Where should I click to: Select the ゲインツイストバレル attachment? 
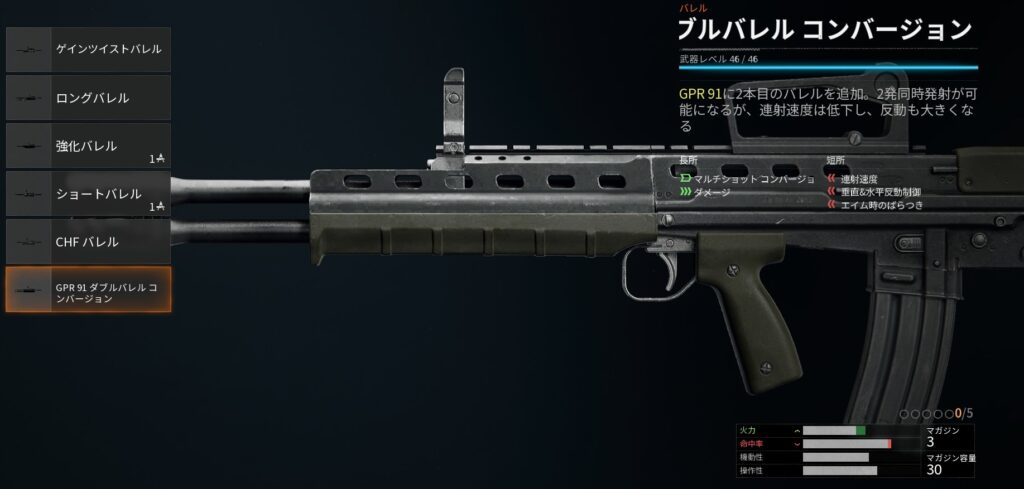tap(88, 49)
